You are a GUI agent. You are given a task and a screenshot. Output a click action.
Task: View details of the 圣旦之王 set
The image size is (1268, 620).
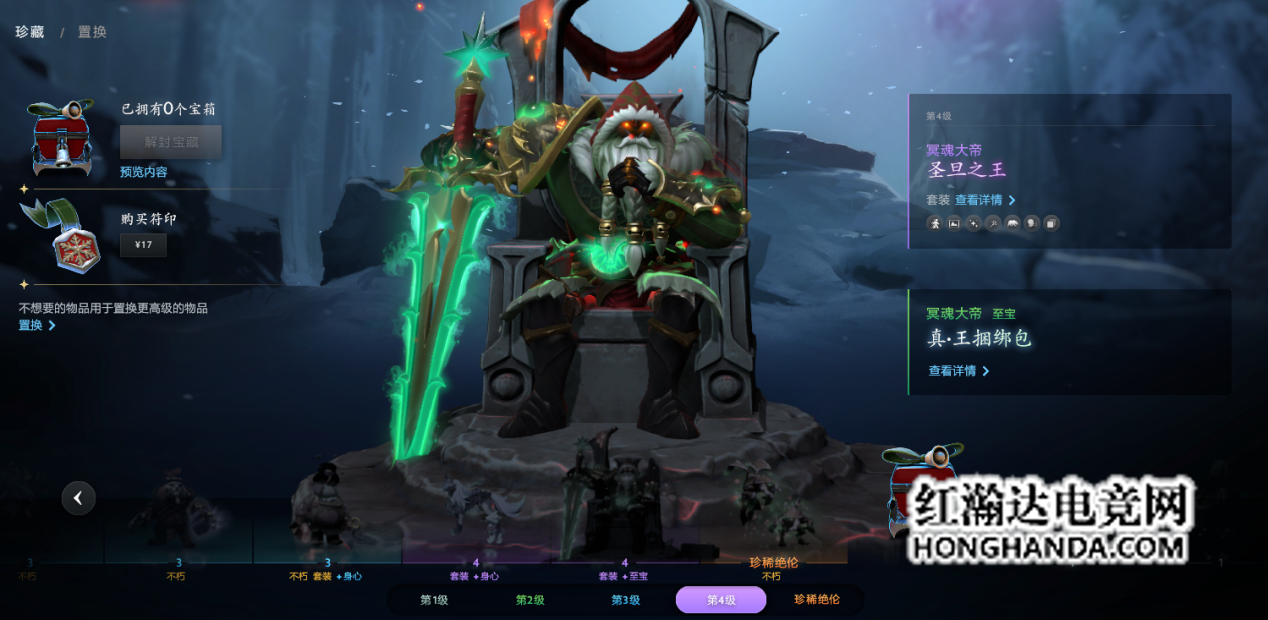[x=985, y=200]
